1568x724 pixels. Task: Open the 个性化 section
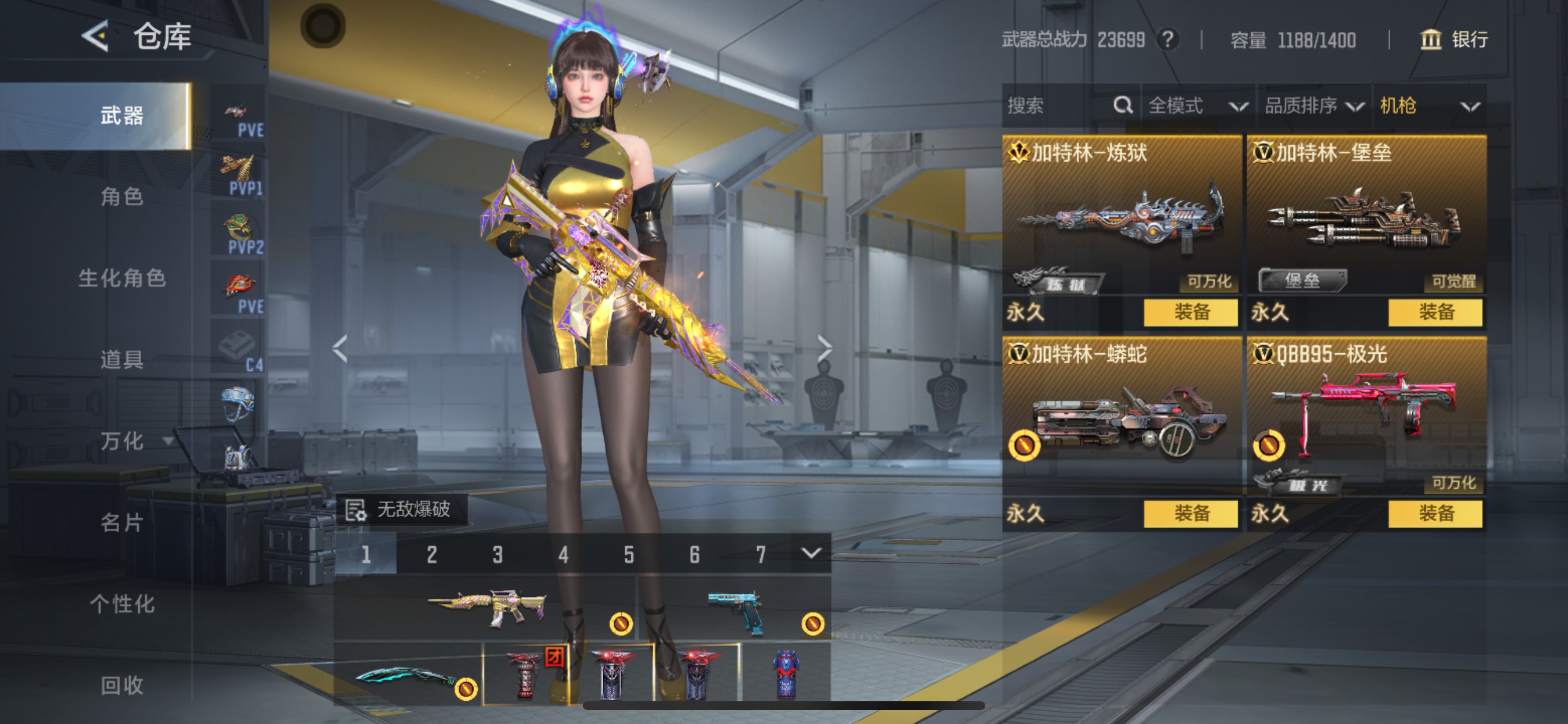click(122, 604)
